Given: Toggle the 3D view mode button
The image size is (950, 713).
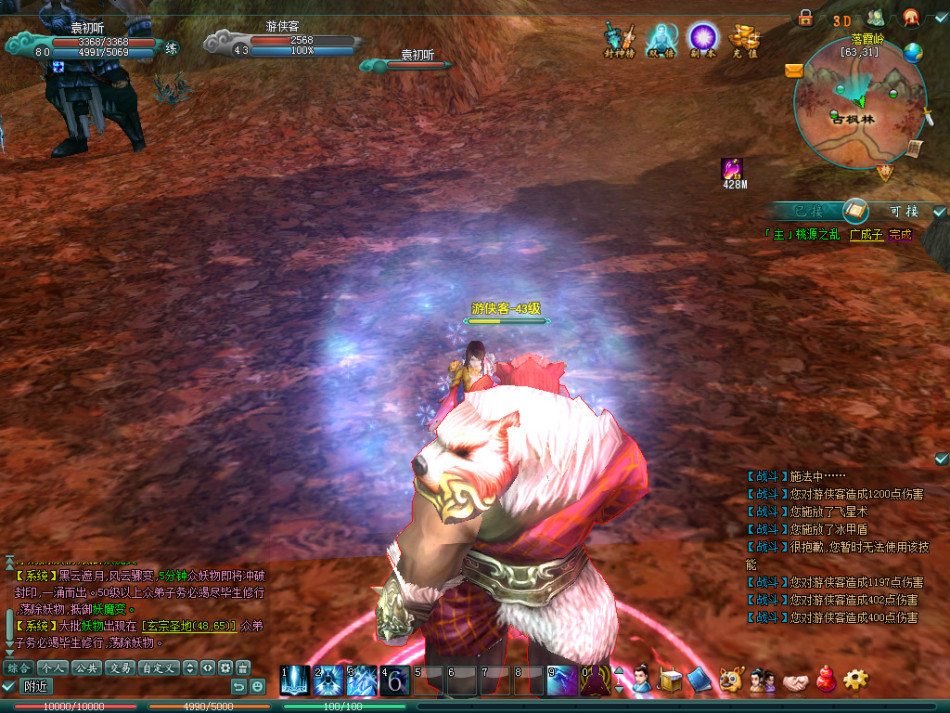Looking at the screenshot, I should coord(842,19).
